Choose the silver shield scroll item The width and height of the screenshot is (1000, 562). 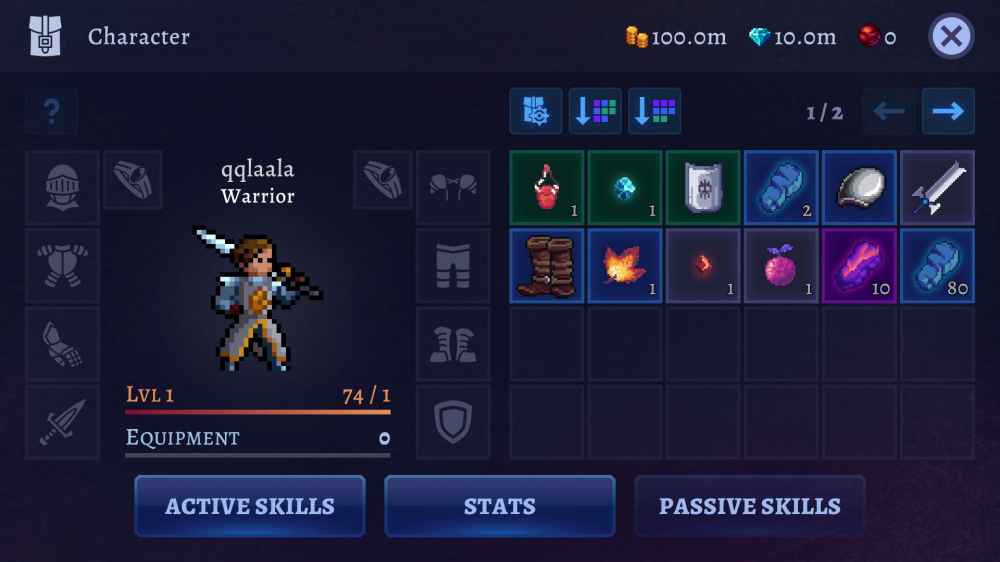click(703, 187)
